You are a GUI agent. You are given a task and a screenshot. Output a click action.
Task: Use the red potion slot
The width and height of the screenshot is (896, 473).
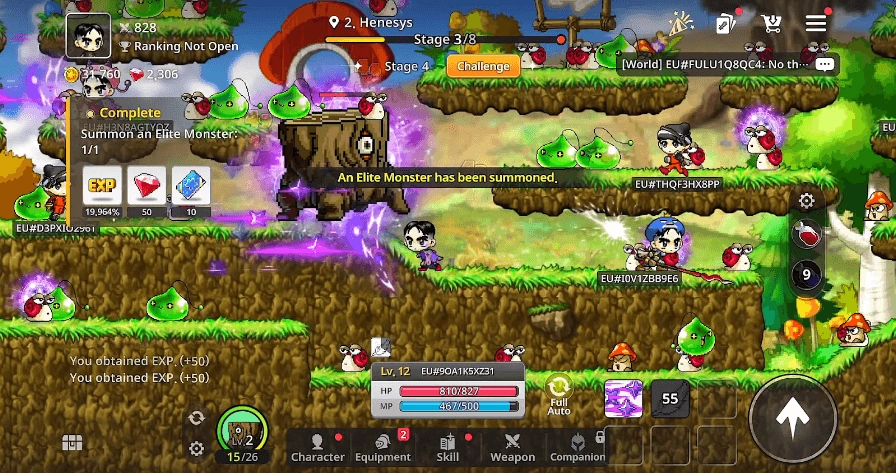point(806,236)
